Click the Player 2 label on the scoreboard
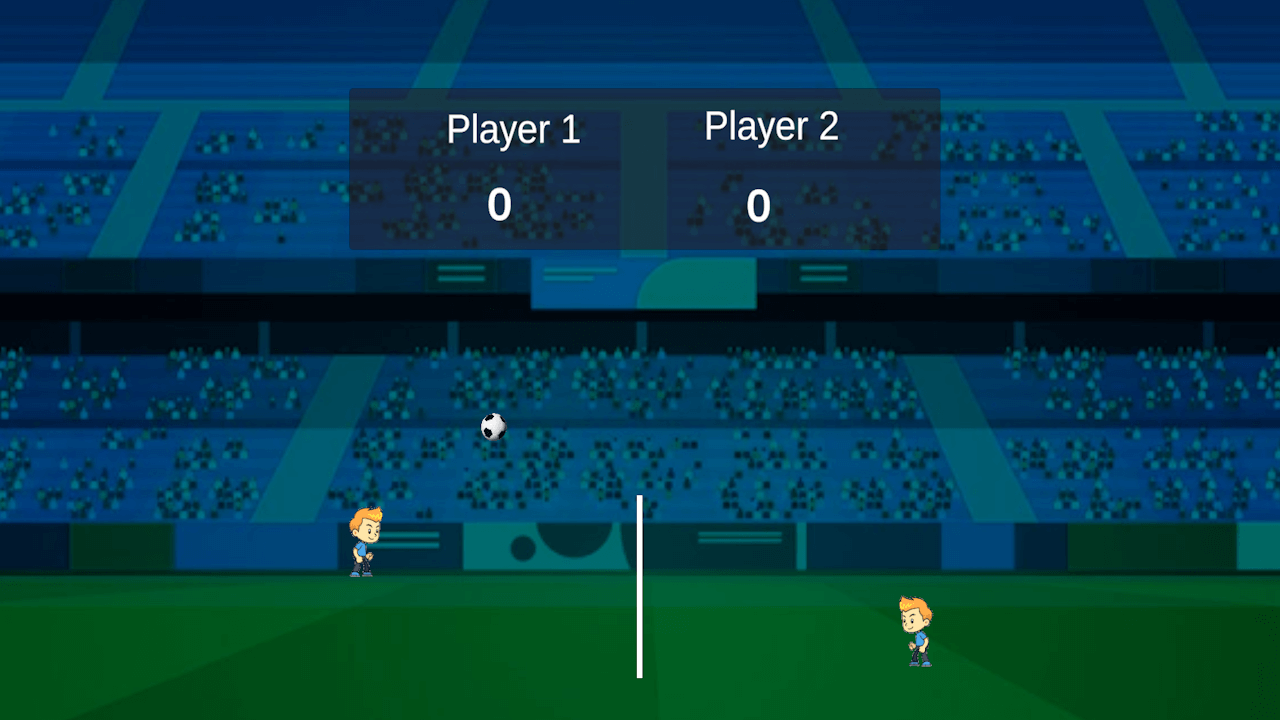 (x=771, y=126)
